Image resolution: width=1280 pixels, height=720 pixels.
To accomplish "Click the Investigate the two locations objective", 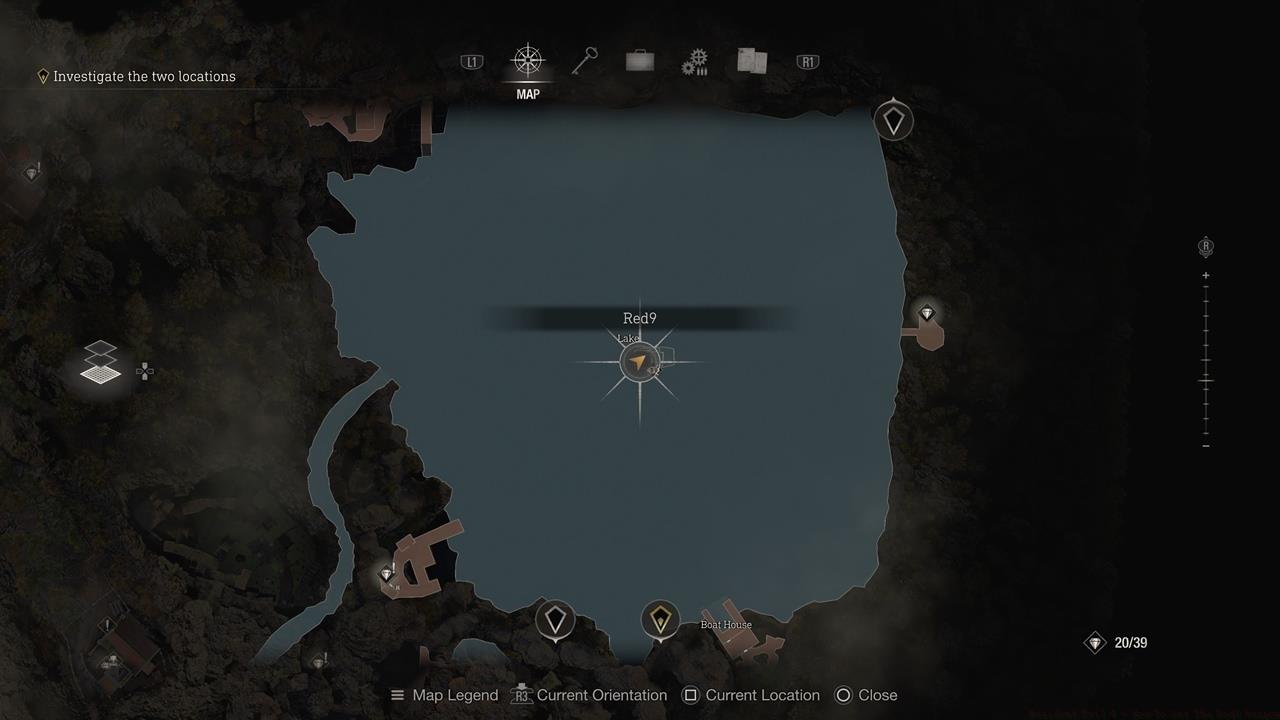I will (144, 77).
